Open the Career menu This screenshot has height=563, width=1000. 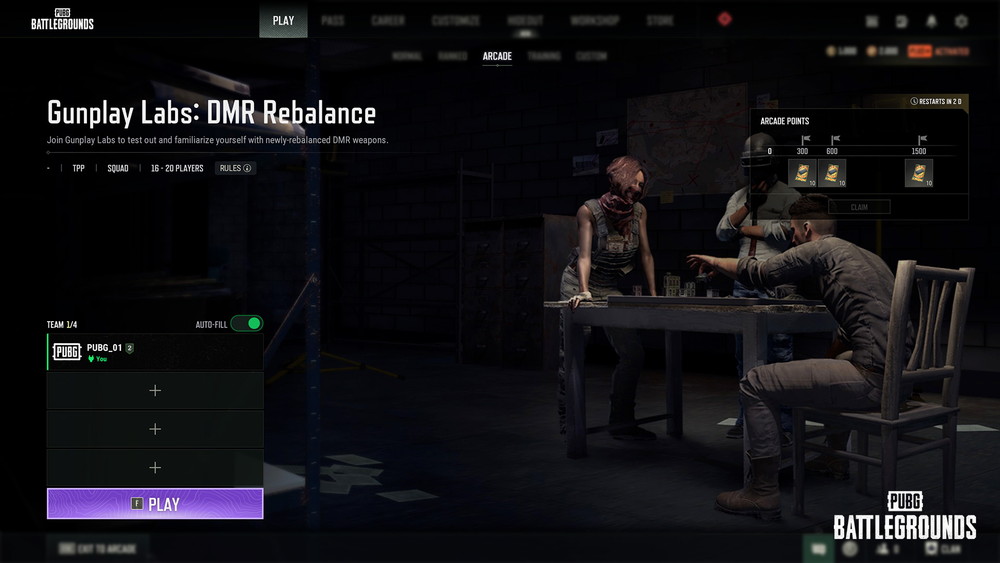click(388, 20)
